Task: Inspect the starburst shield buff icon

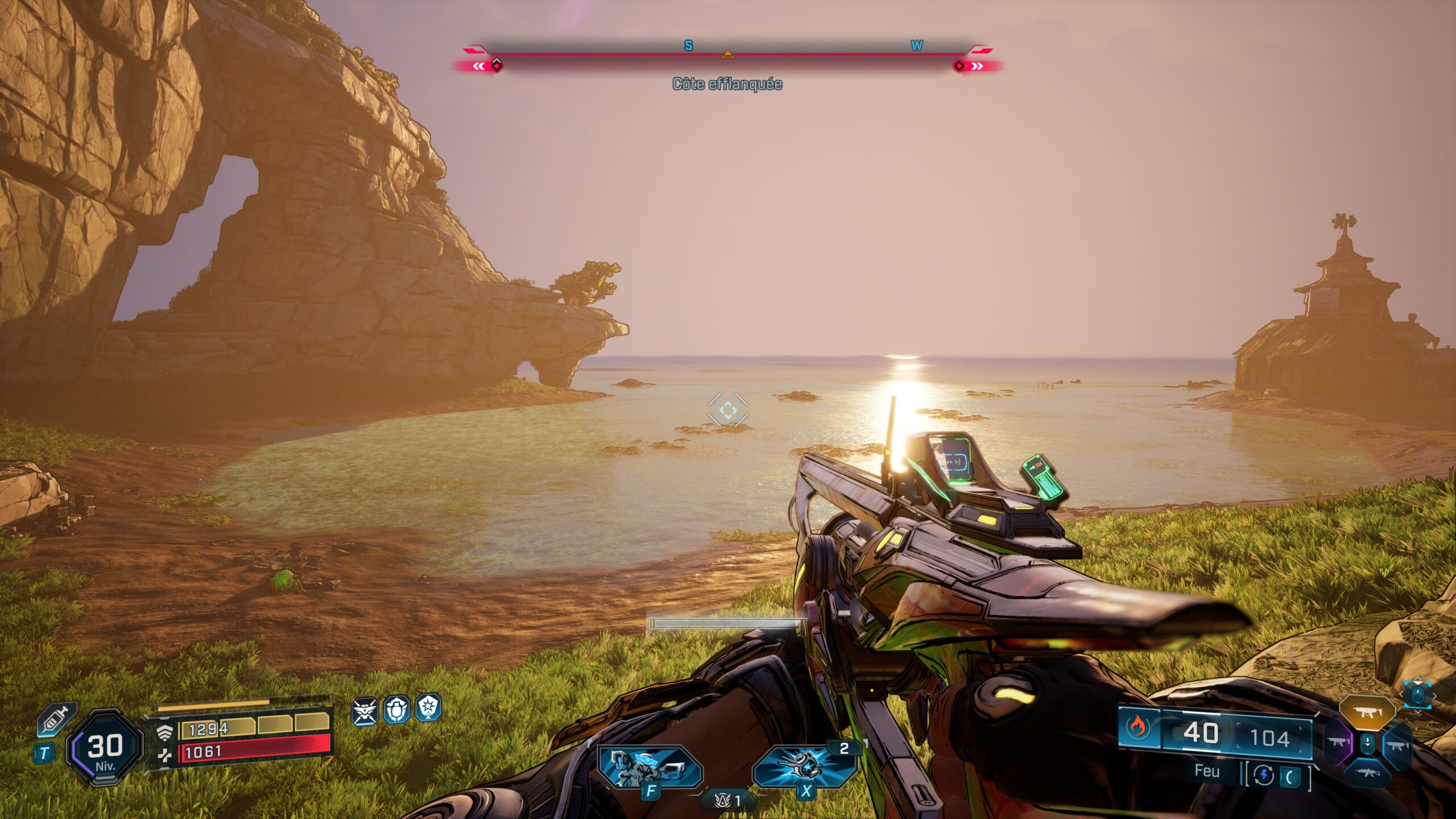Action: tap(428, 708)
